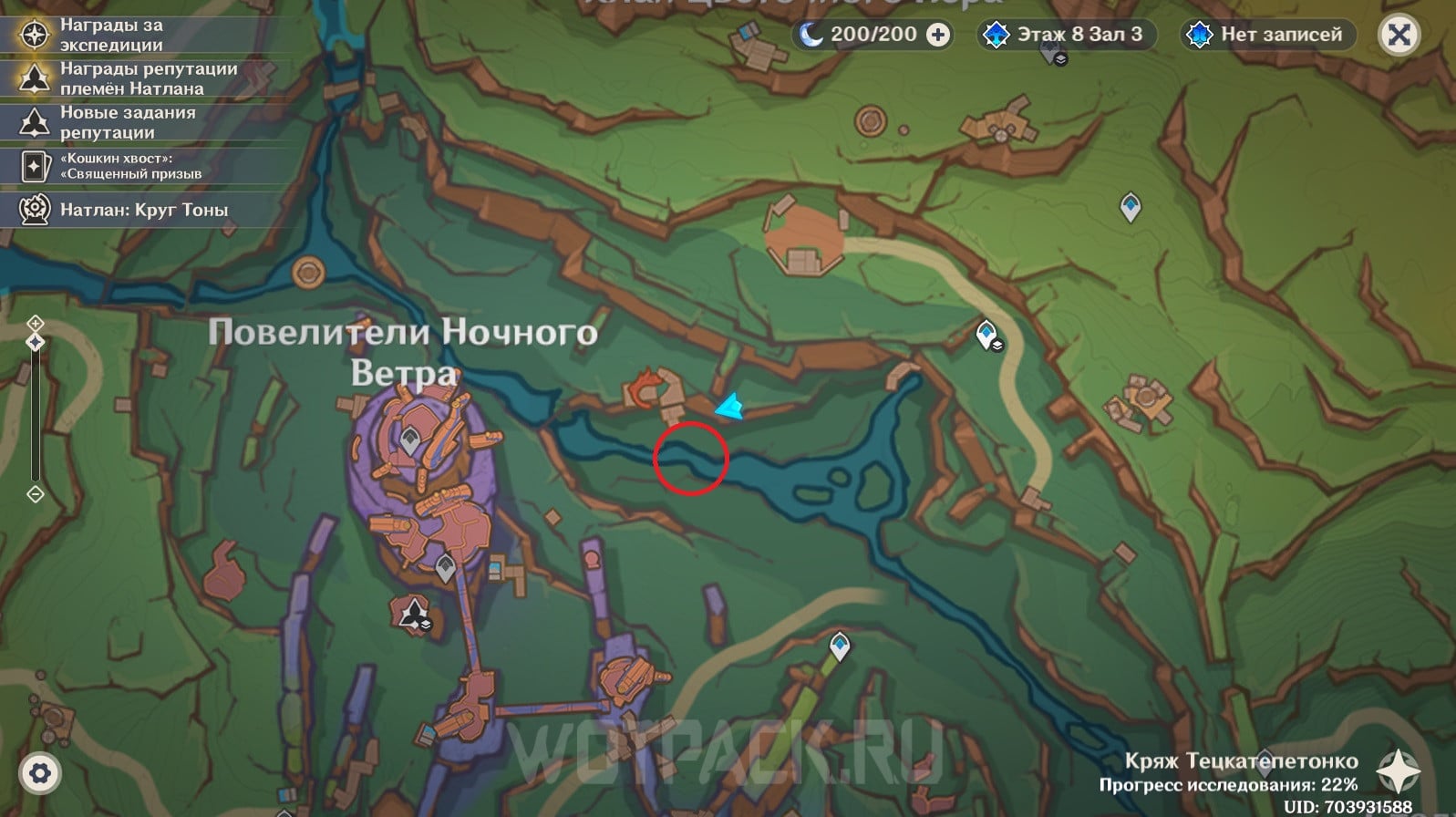This screenshot has width=1456, height=817.
Task: Add resin with the plus button
Action: click(x=937, y=35)
